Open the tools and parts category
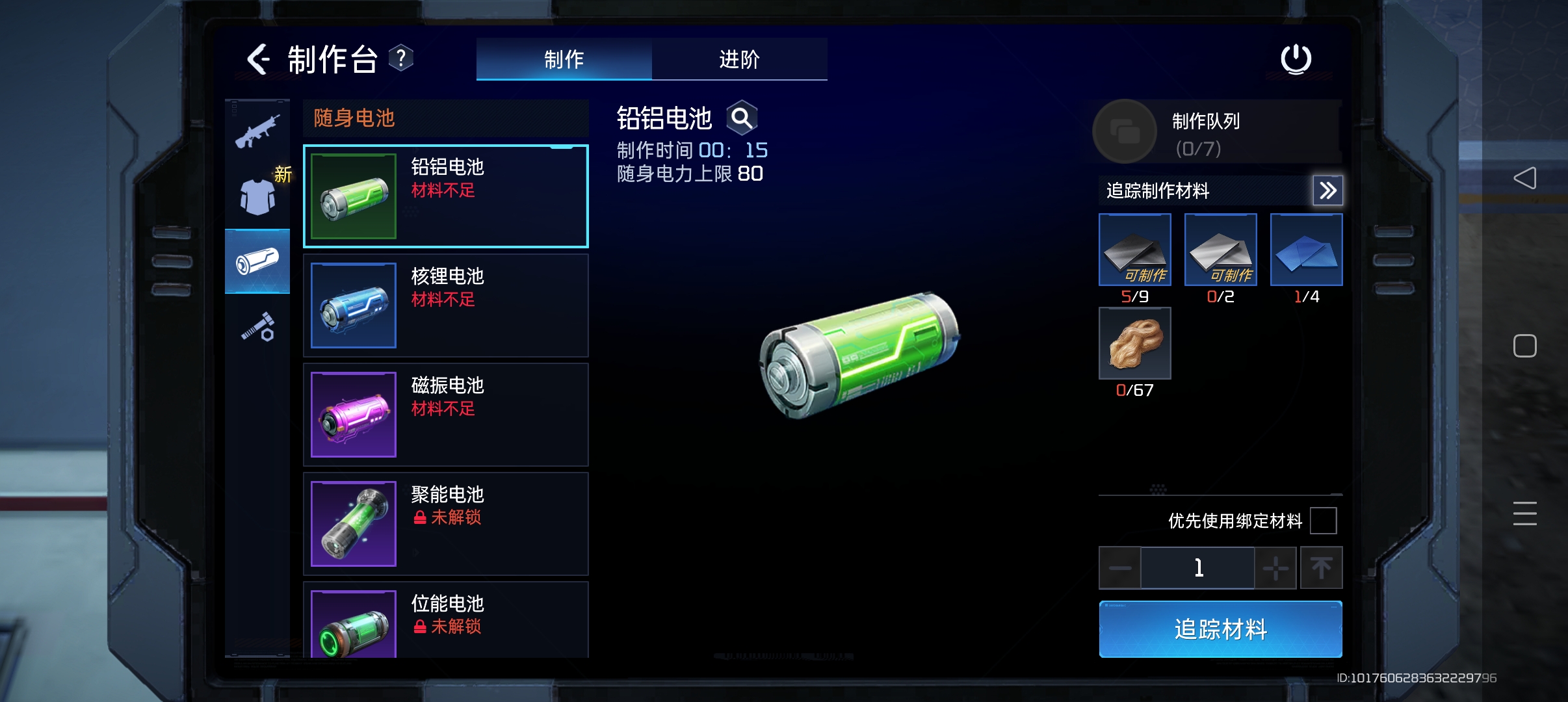Viewport: 1568px width, 702px height. pyautogui.click(x=258, y=326)
